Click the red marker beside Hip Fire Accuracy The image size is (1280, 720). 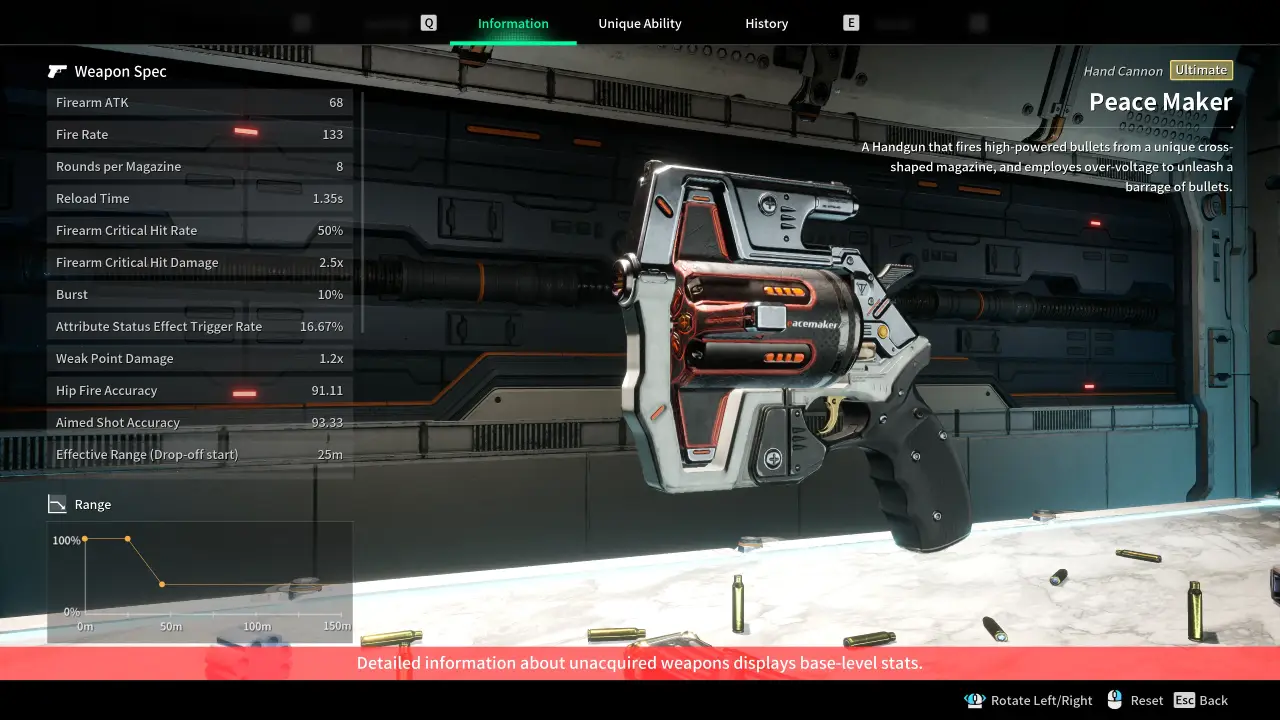(244, 391)
